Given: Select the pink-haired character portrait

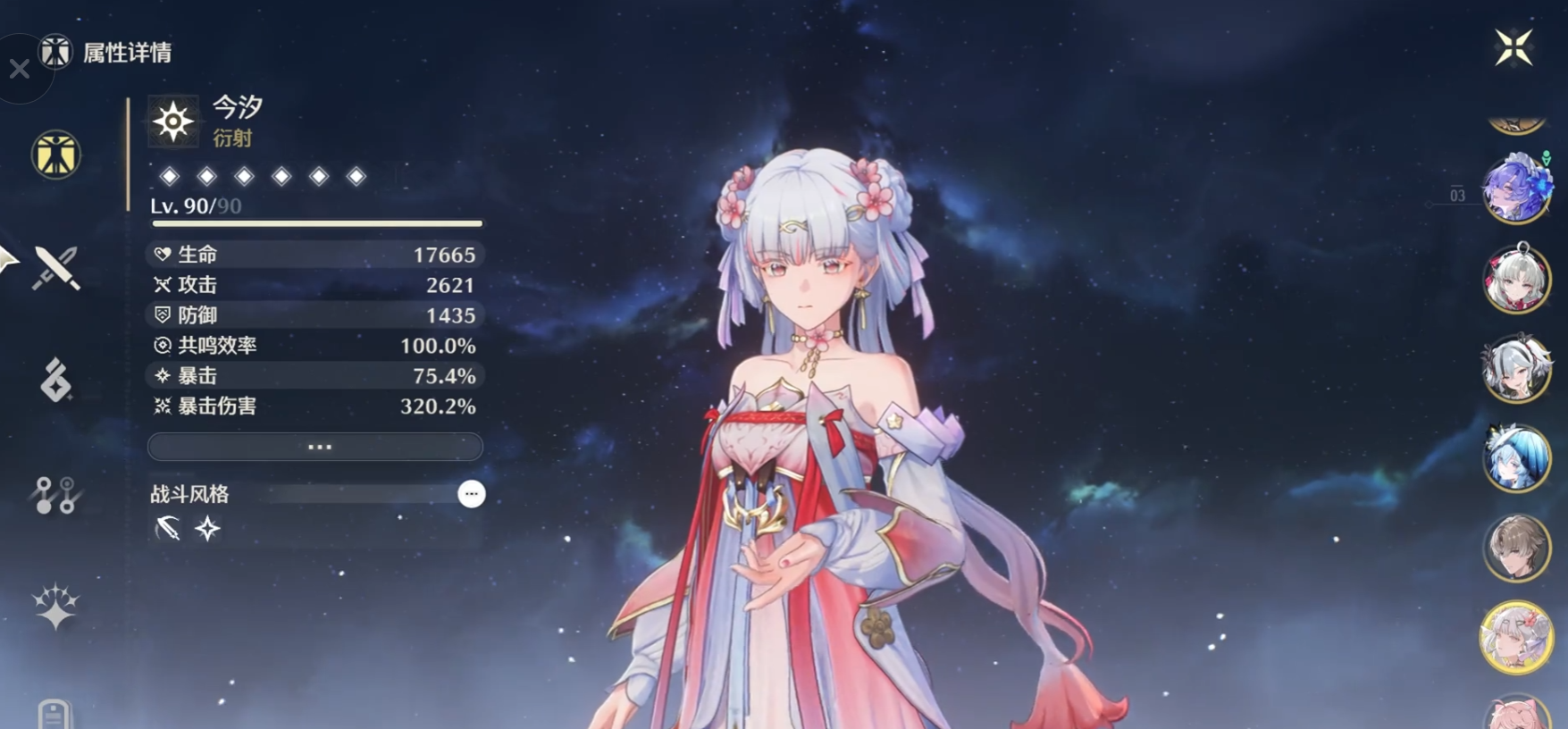Looking at the screenshot, I should [1516, 713].
